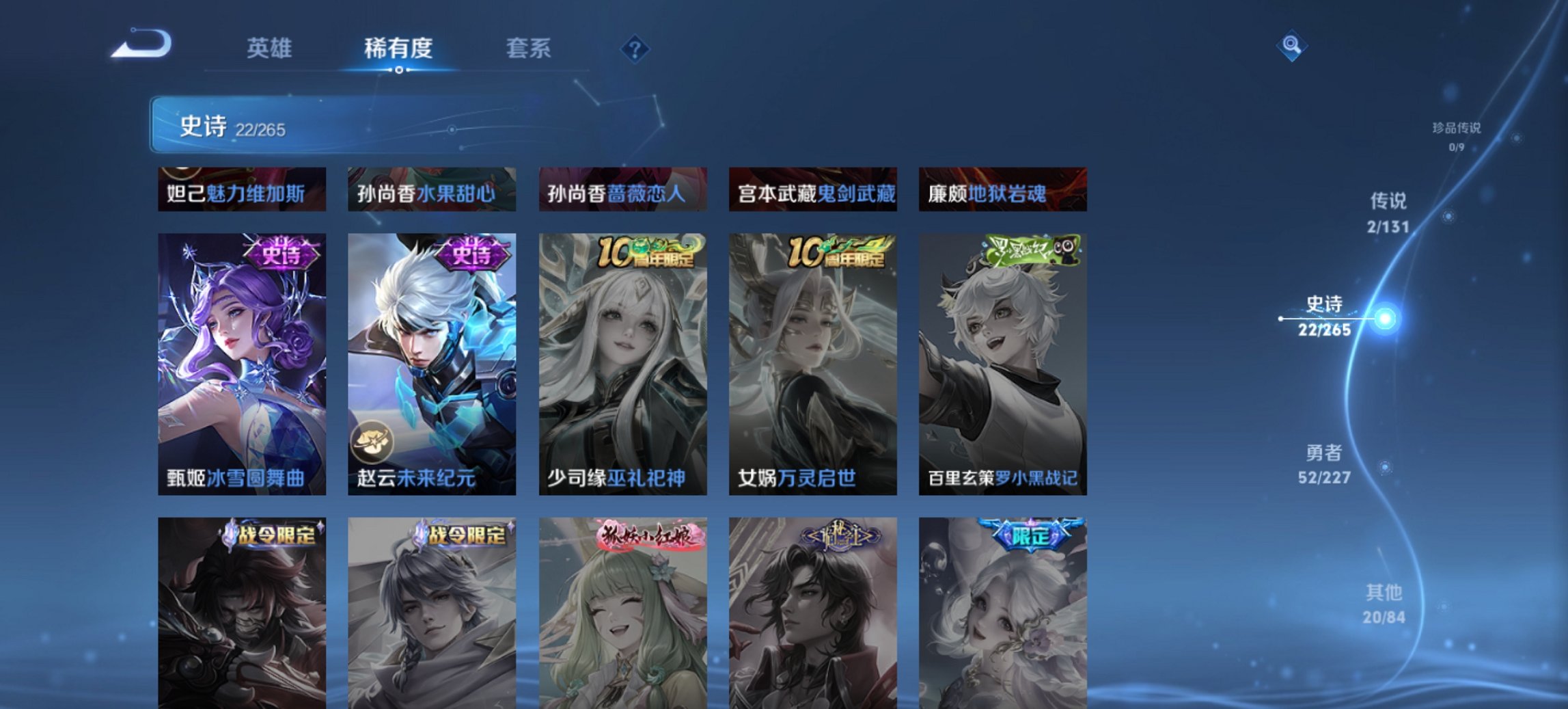Click the help question mark icon
Viewport: 1568px width, 709px height.
tap(633, 48)
